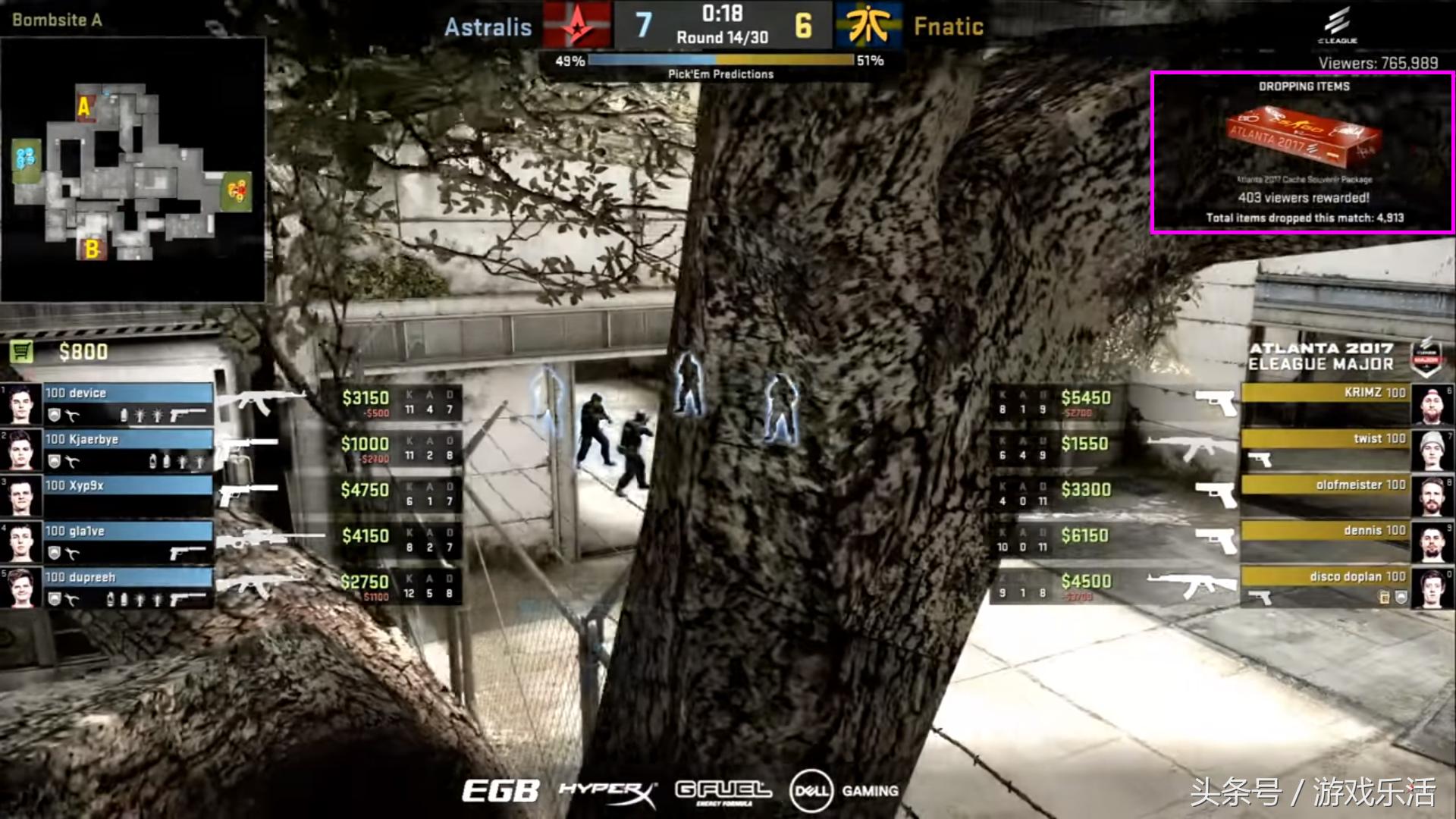Image resolution: width=1456 pixels, height=819 pixels.
Task: Select KRIMZ in the Fnatic roster
Action: [x=1326, y=403]
